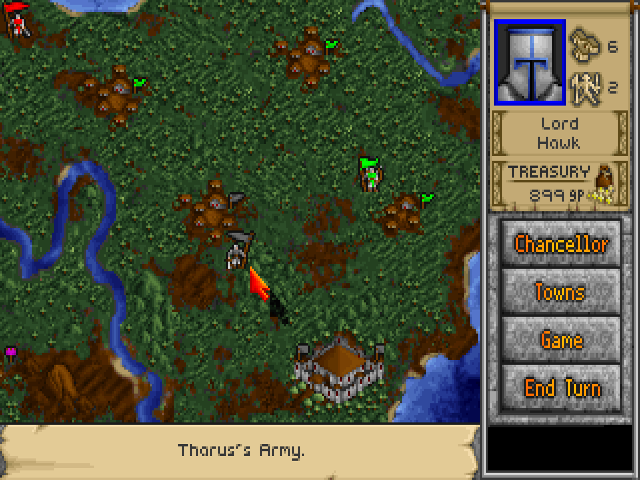The image size is (640, 480).
Task: End the current turn
Action: (560, 388)
